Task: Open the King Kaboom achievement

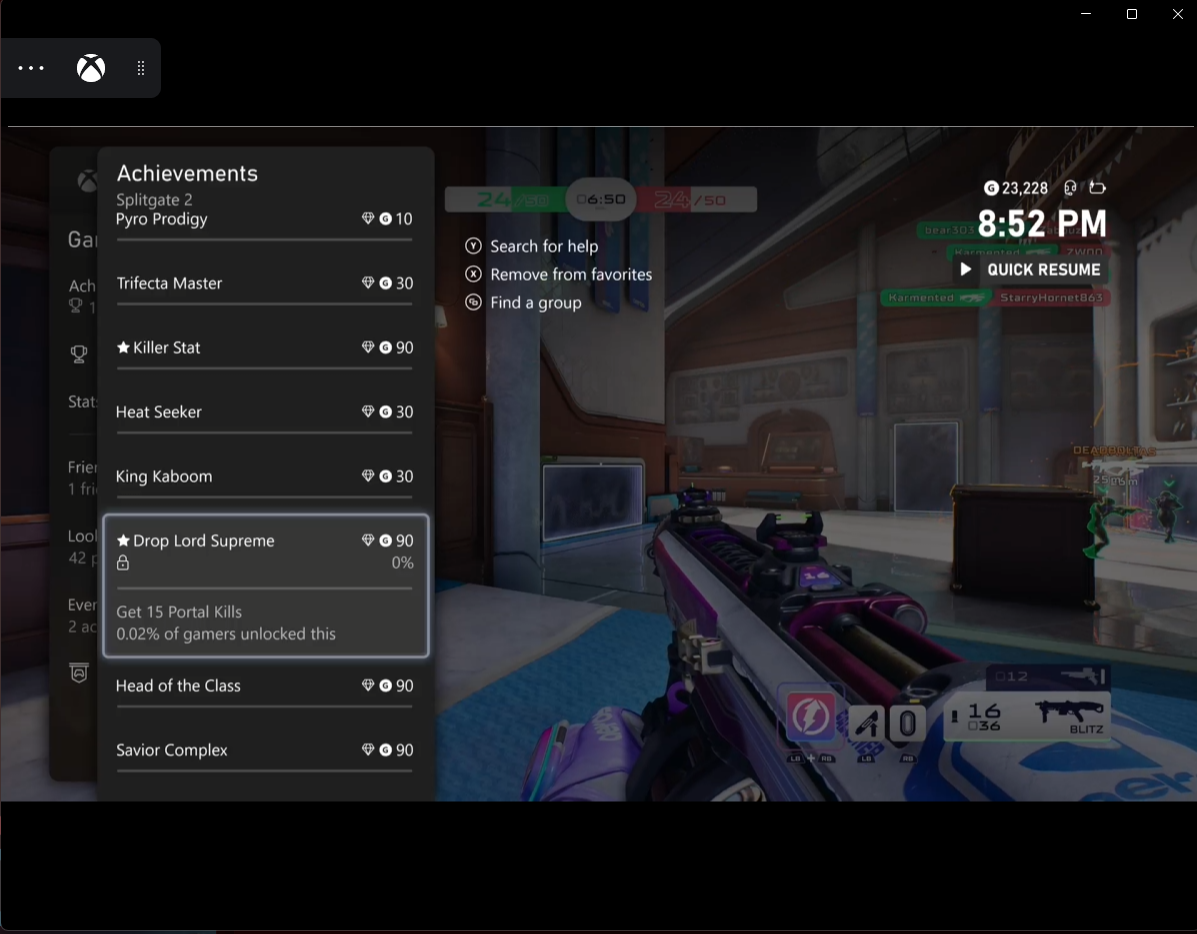Action: 264,476
